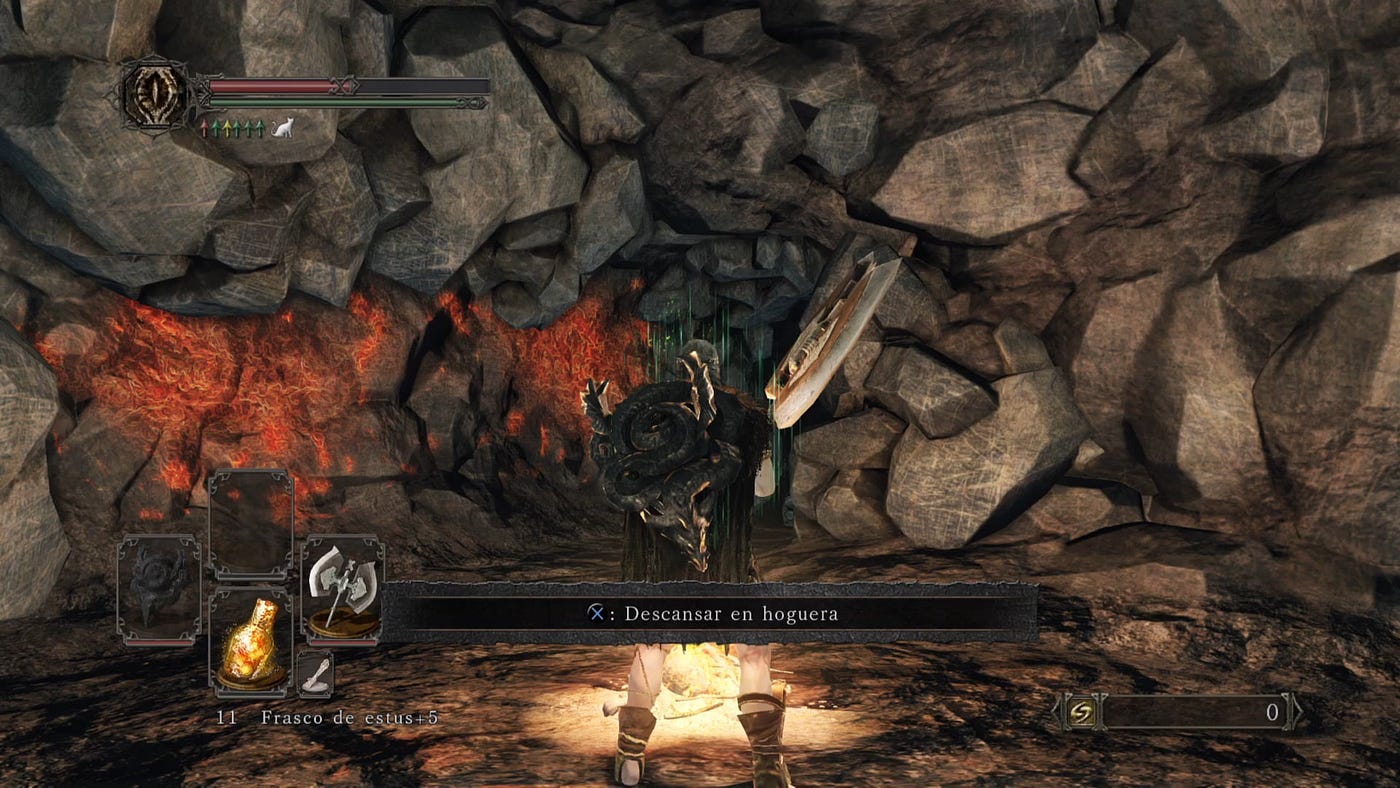This screenshot has height=788, width=1400.
Task: Select the small secondary weapon icon
Action: click(315, 674)
